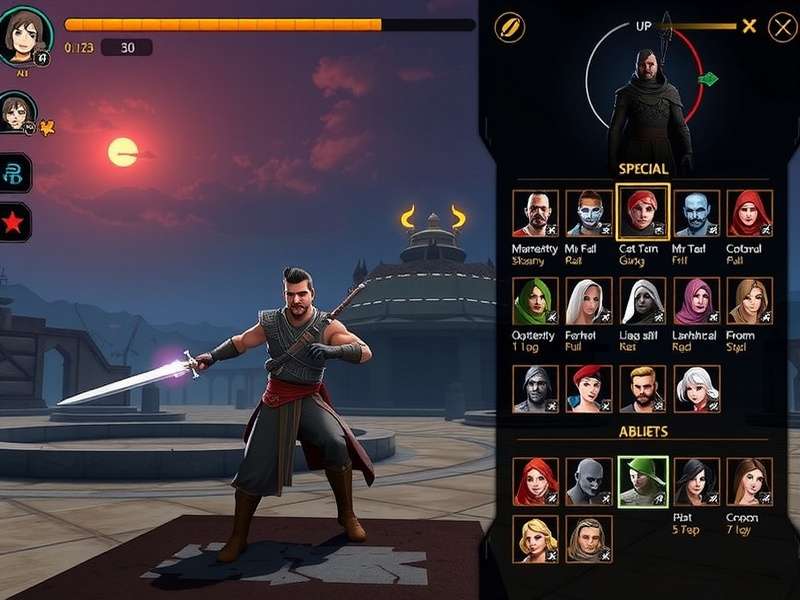Image resolution: width=800 pixels, height=600 pixels.
Task: Select the Ferhet white-veiled woman portrait
Action: tap(589, 301)
